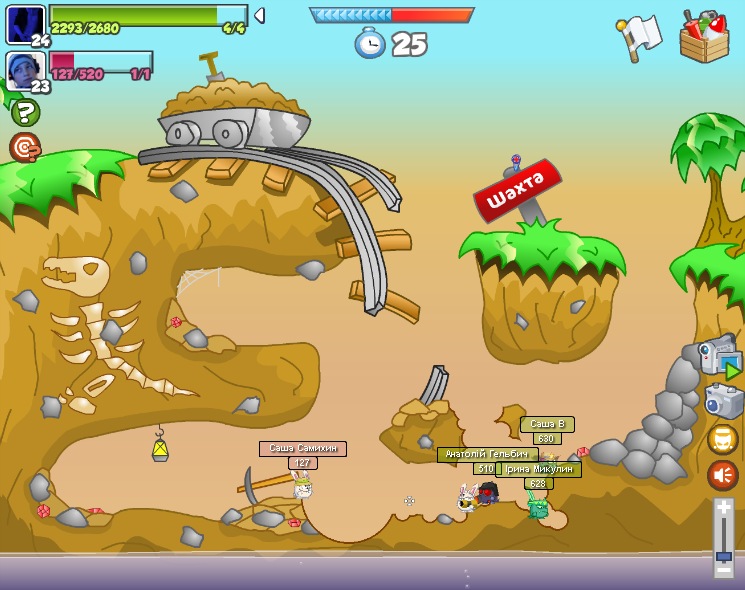The image size is (745, 590).
Task: Click the orange target hint button
Action: click(24, 148)
